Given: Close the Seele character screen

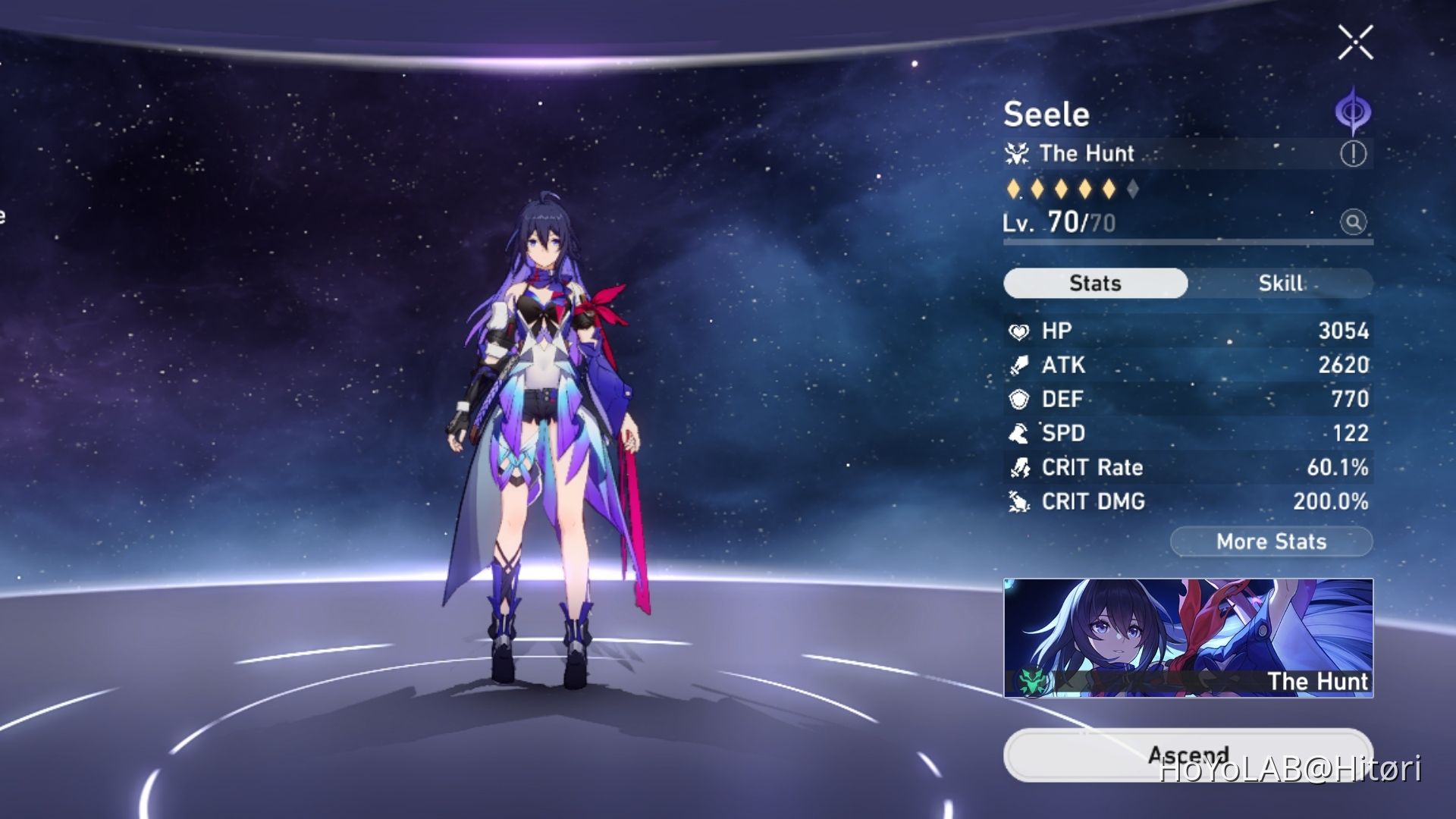Looking at the screenshot, I should [1354, 42].
